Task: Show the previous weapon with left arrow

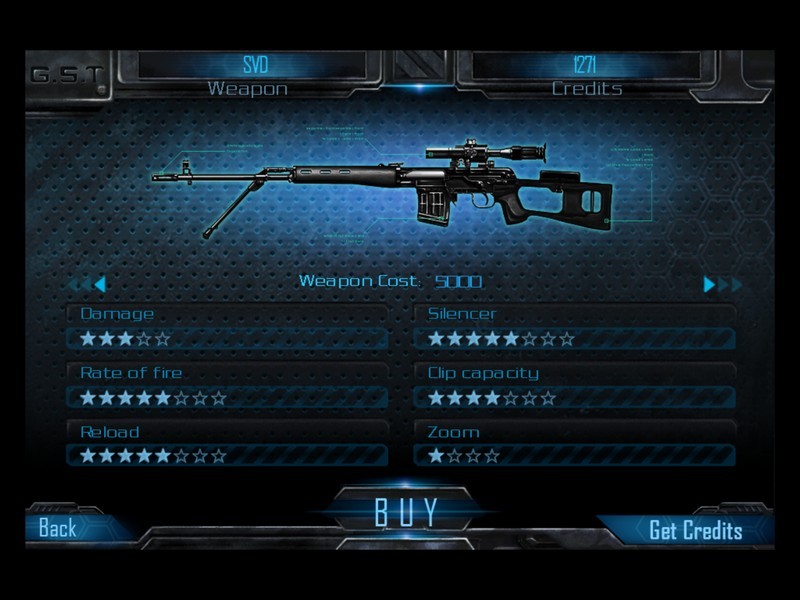Action: pos(99,284)
